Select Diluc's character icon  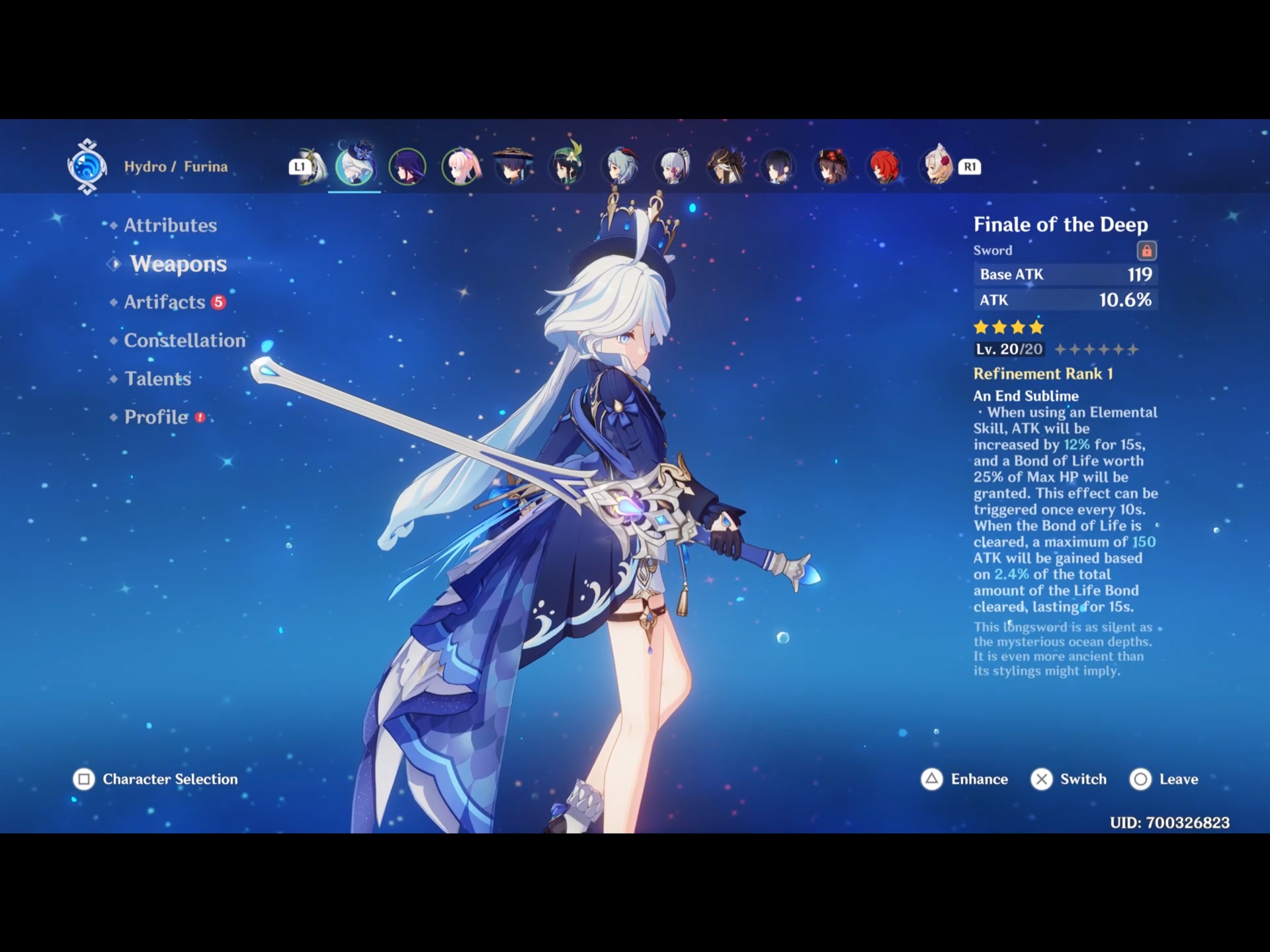tap(884, 167)
